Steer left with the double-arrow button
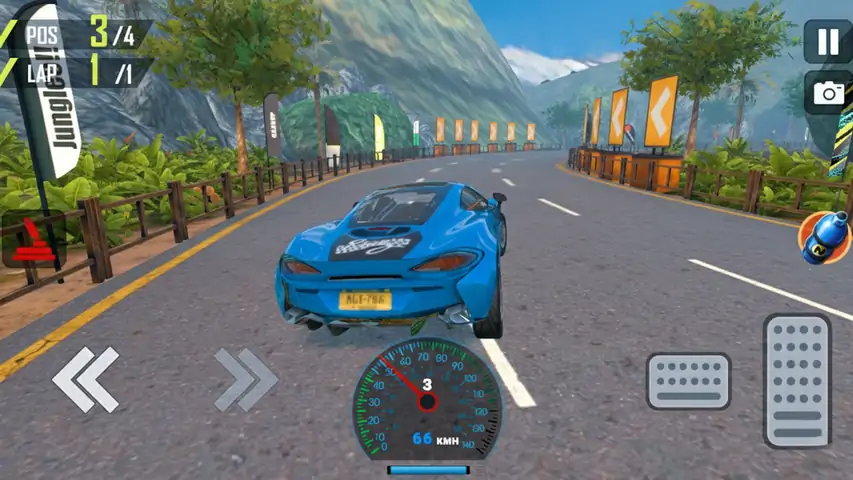The height and width of the screenshot is (480, 853). point(86,379)
